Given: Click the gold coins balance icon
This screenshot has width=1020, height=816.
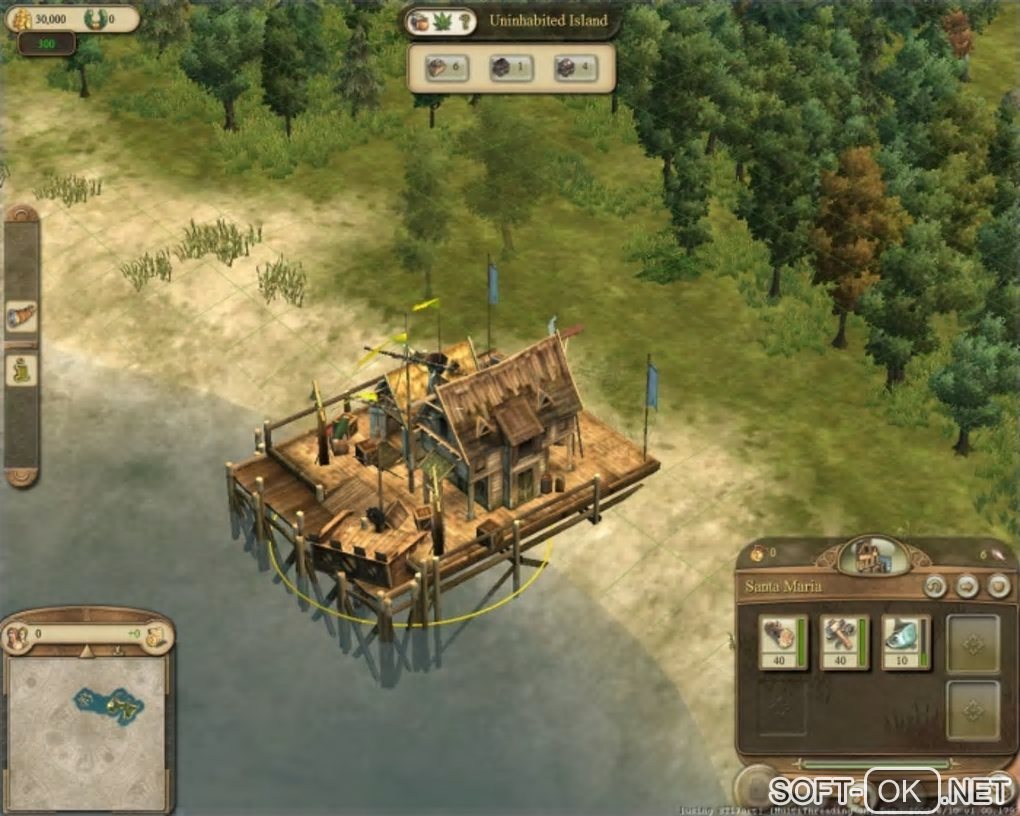Looking at the screenshot, I should (20, 18).
